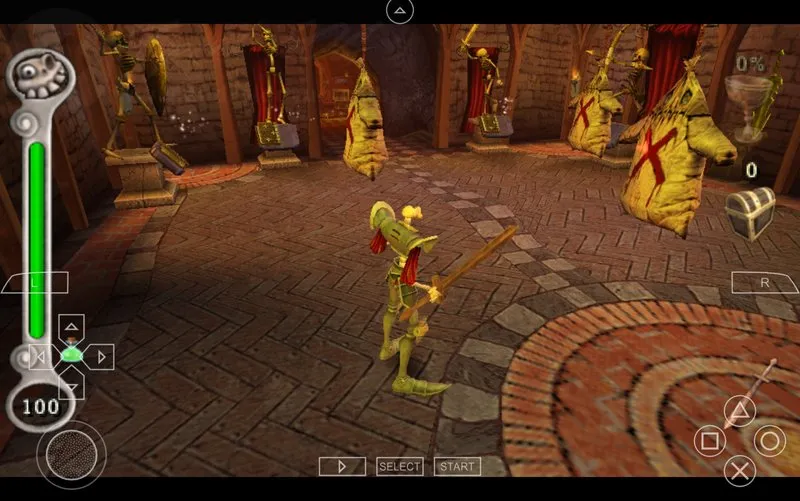Toggle the fast-forward play arrow button

pos(342,466)
